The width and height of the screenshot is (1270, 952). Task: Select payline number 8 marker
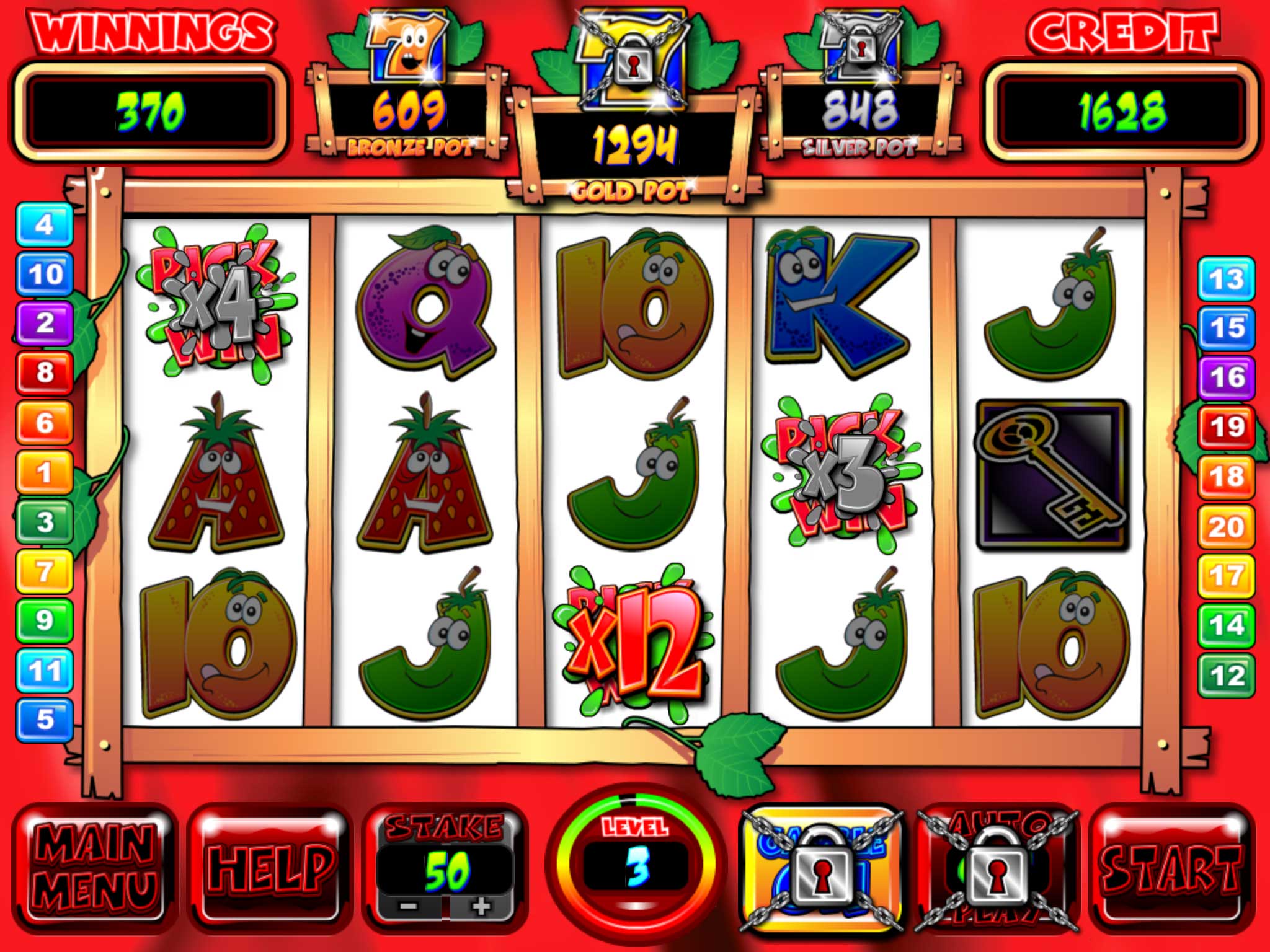pyautogui.click(x=44, y=372)
